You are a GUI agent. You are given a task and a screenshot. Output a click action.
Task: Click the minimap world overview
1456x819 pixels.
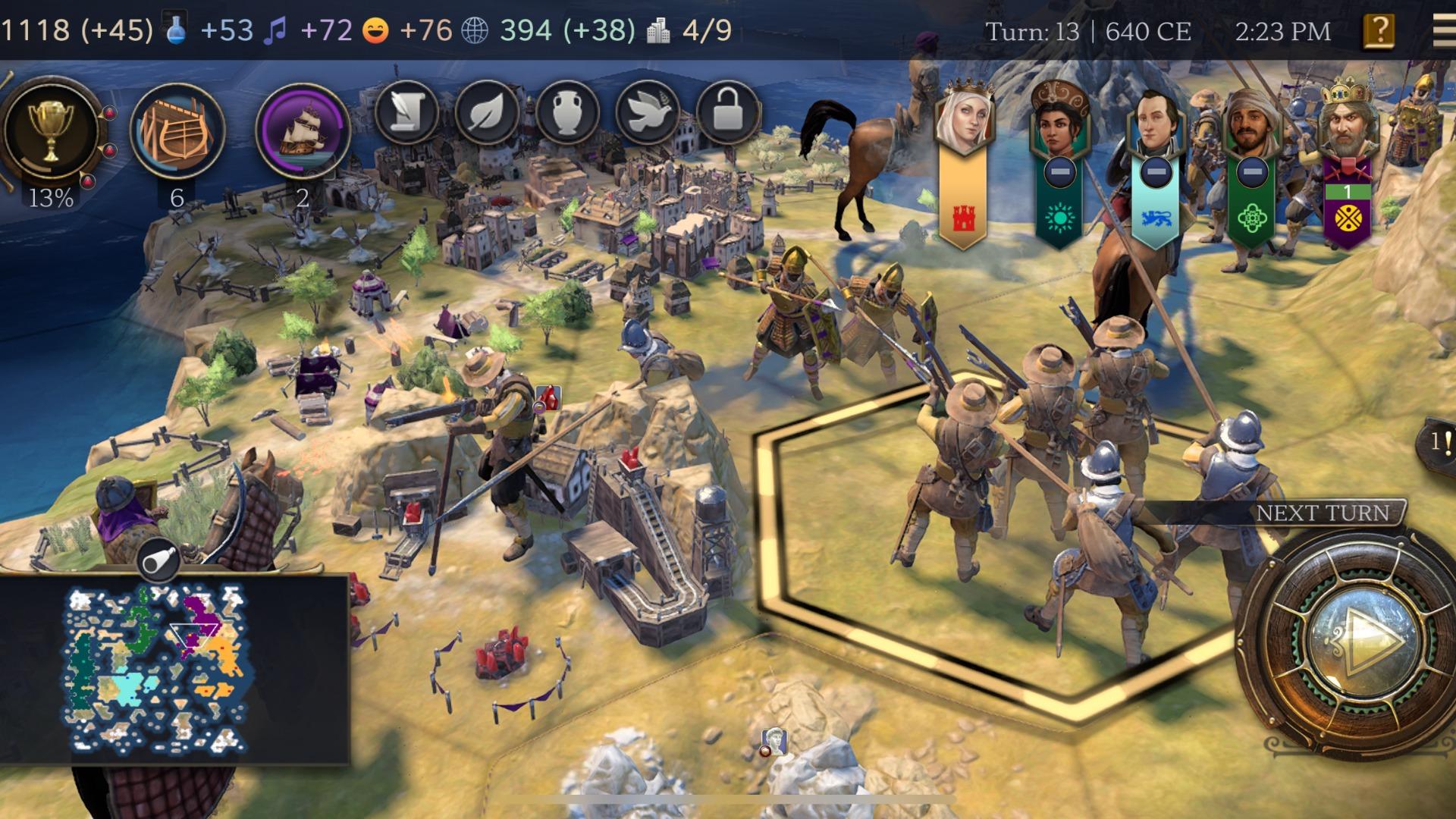pos(159,667)
